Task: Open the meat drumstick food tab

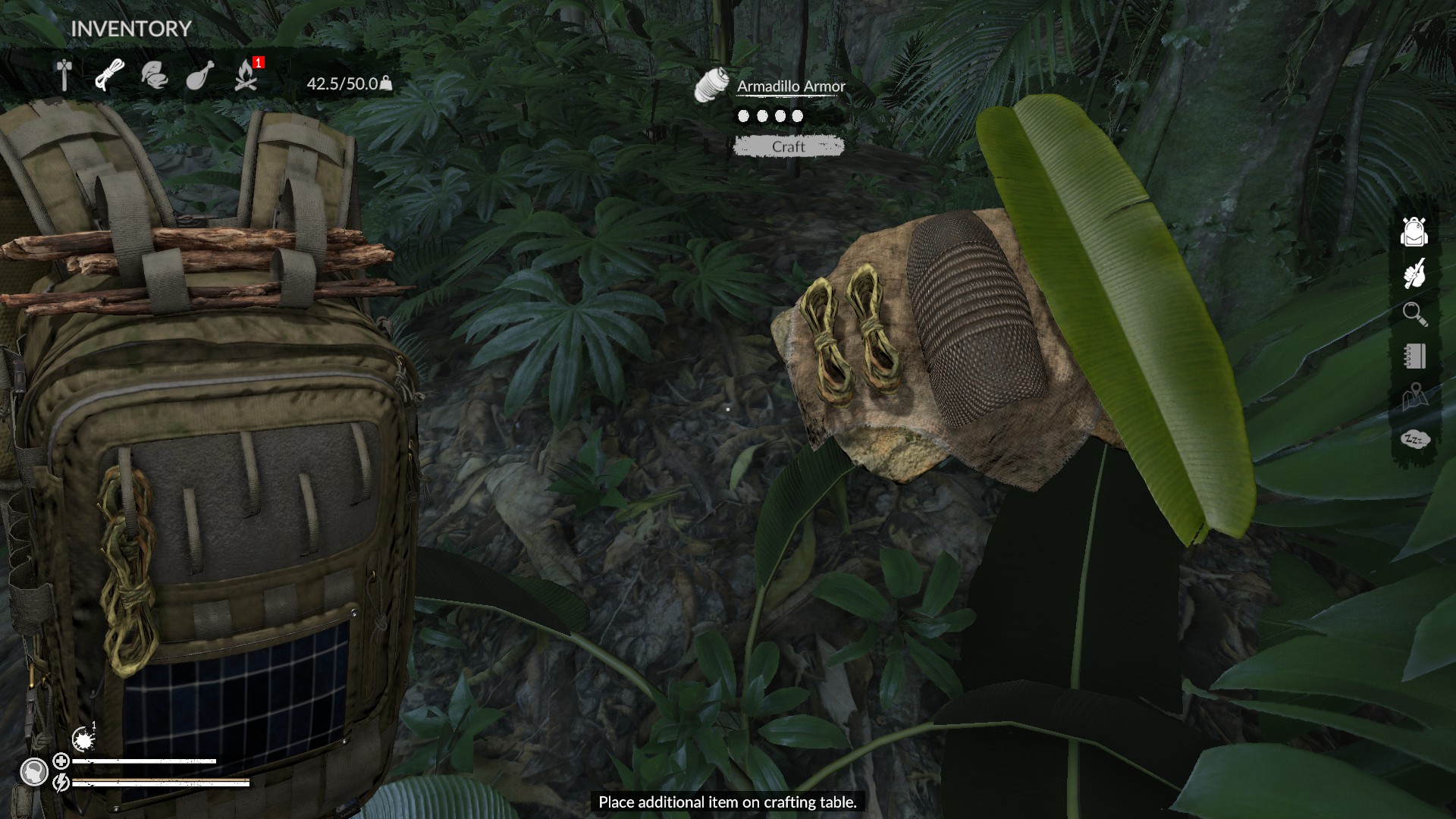Action: pos(200,75)
